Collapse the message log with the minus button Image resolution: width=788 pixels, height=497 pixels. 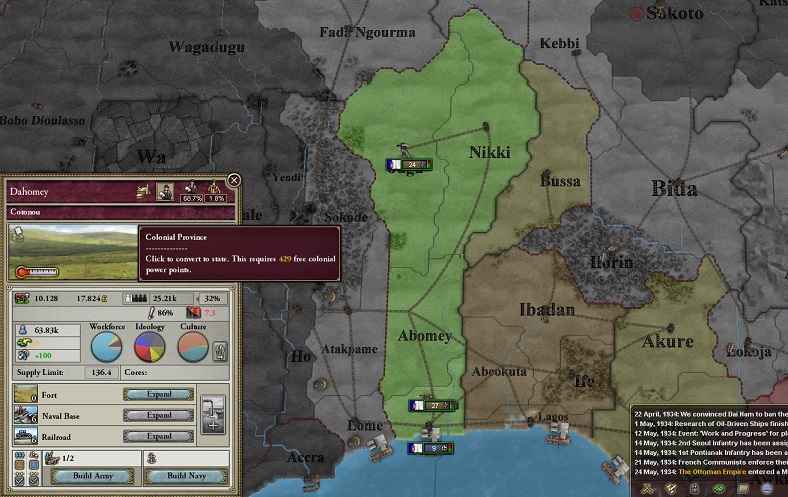[x=768, y=489]
